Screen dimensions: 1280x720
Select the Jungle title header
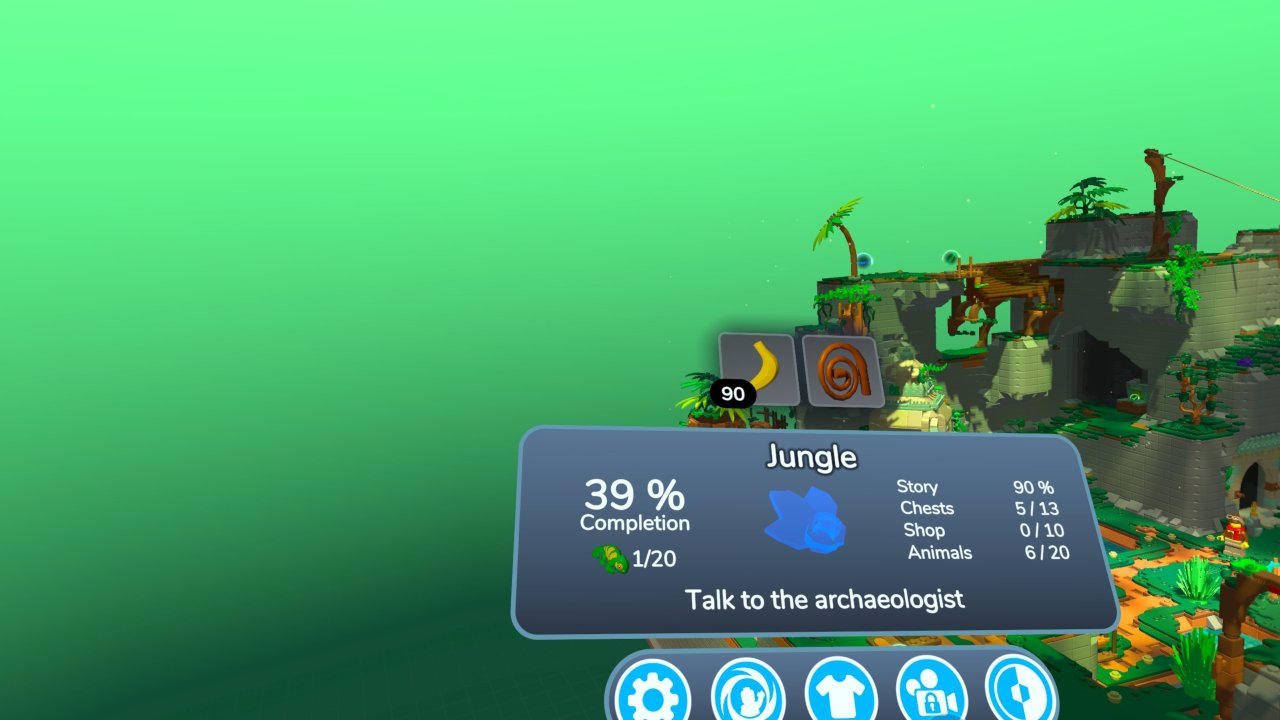[813, 457]
